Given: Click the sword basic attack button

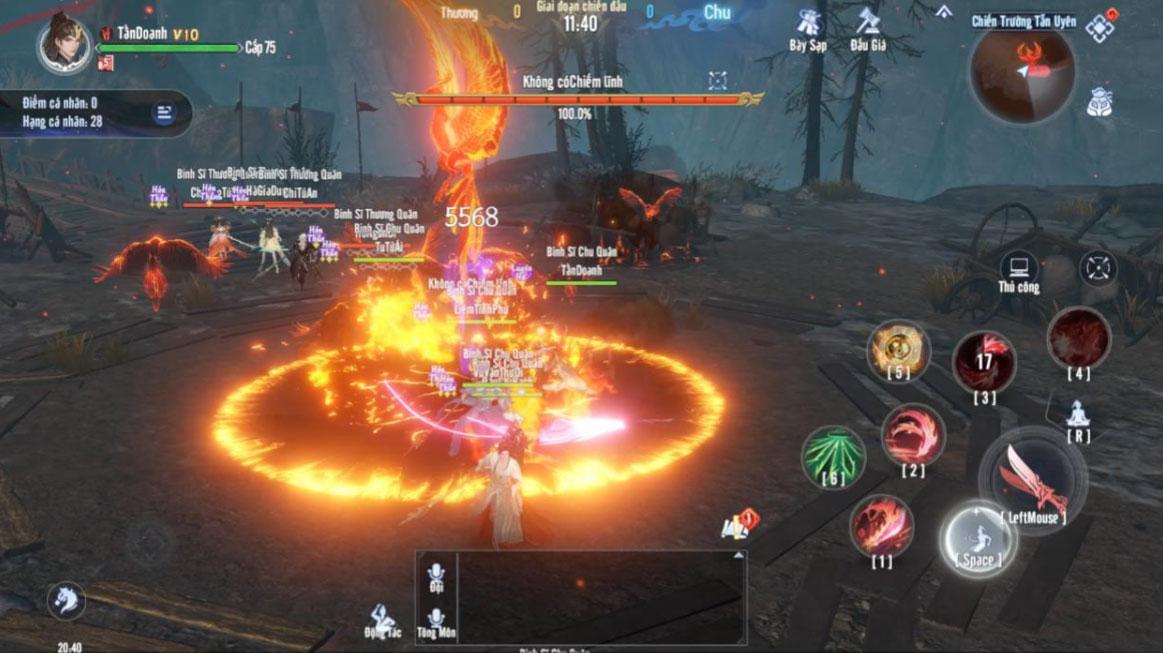Looking at the screenshot, I should pyautogui.click(x=1032, y=478).
